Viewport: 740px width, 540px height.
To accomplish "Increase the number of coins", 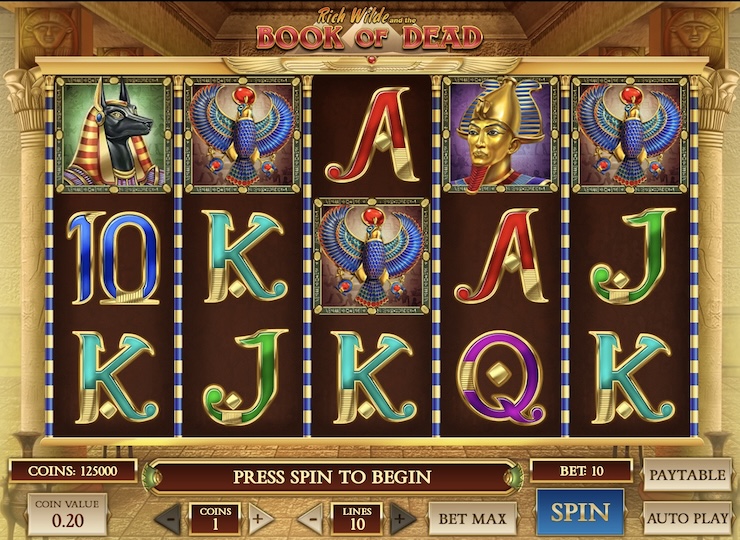I will coord(257,519).
